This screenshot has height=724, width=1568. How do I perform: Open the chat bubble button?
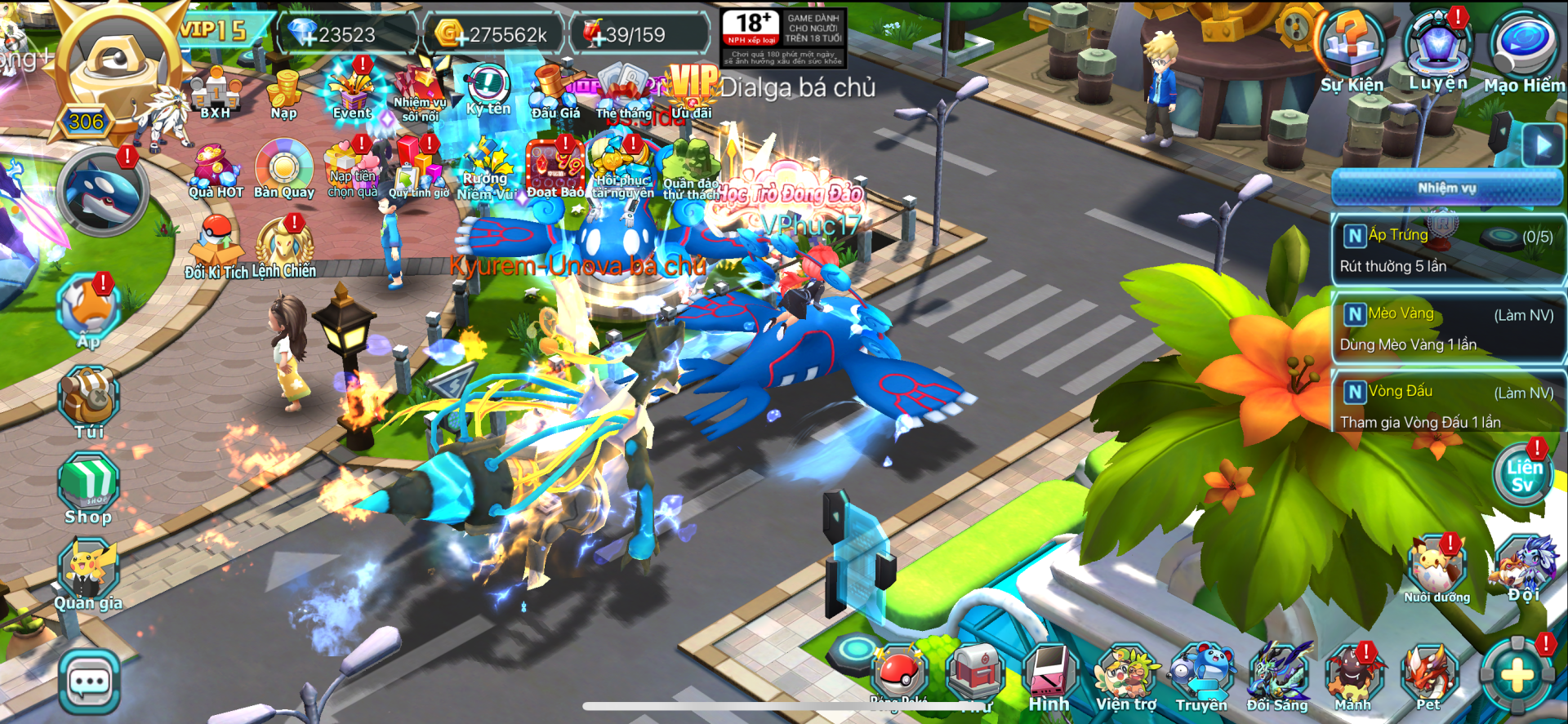pyautogui.click(x=89, y=682)
